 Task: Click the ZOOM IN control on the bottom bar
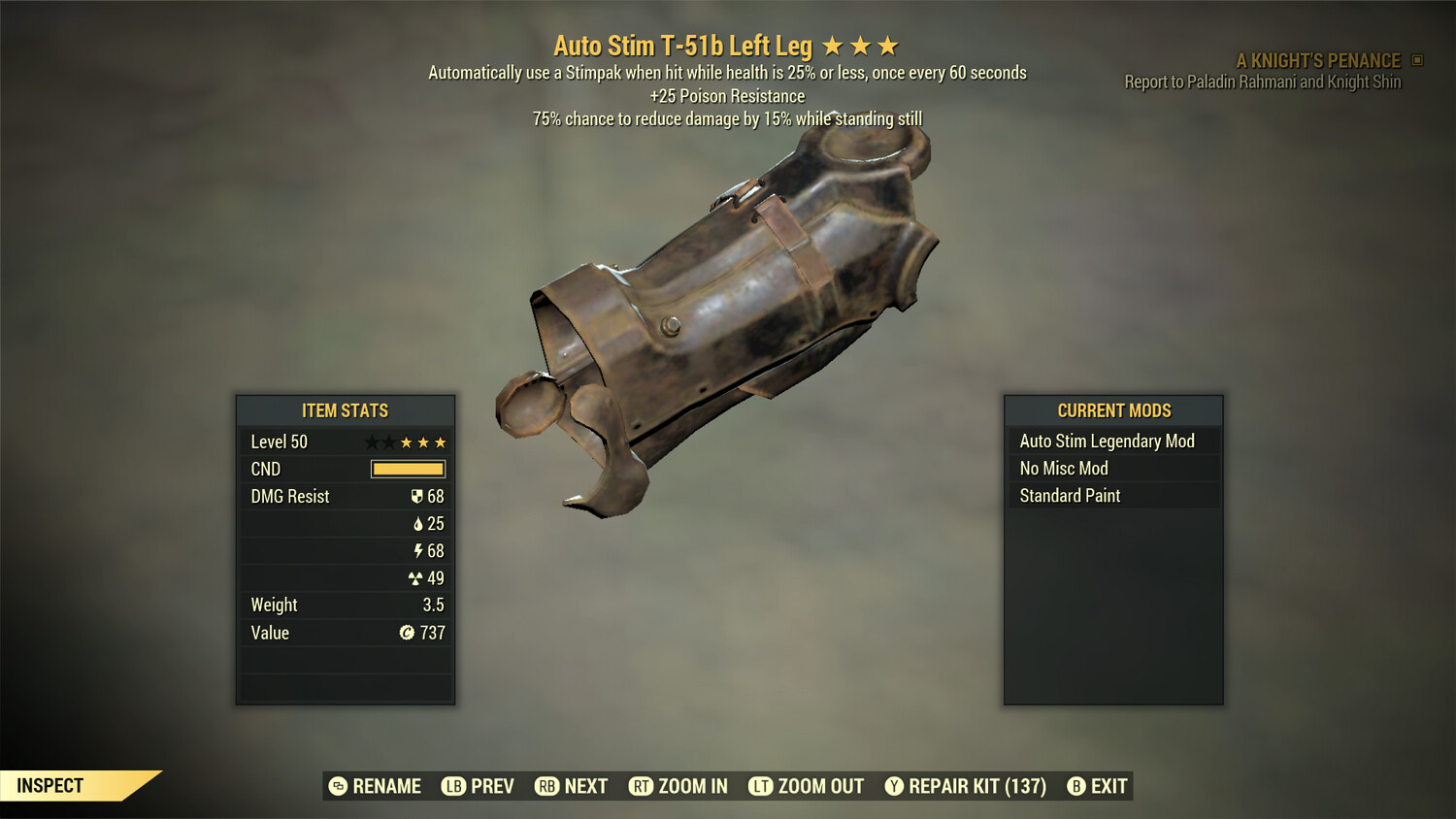pyautogui.click(x=693, y=786)
